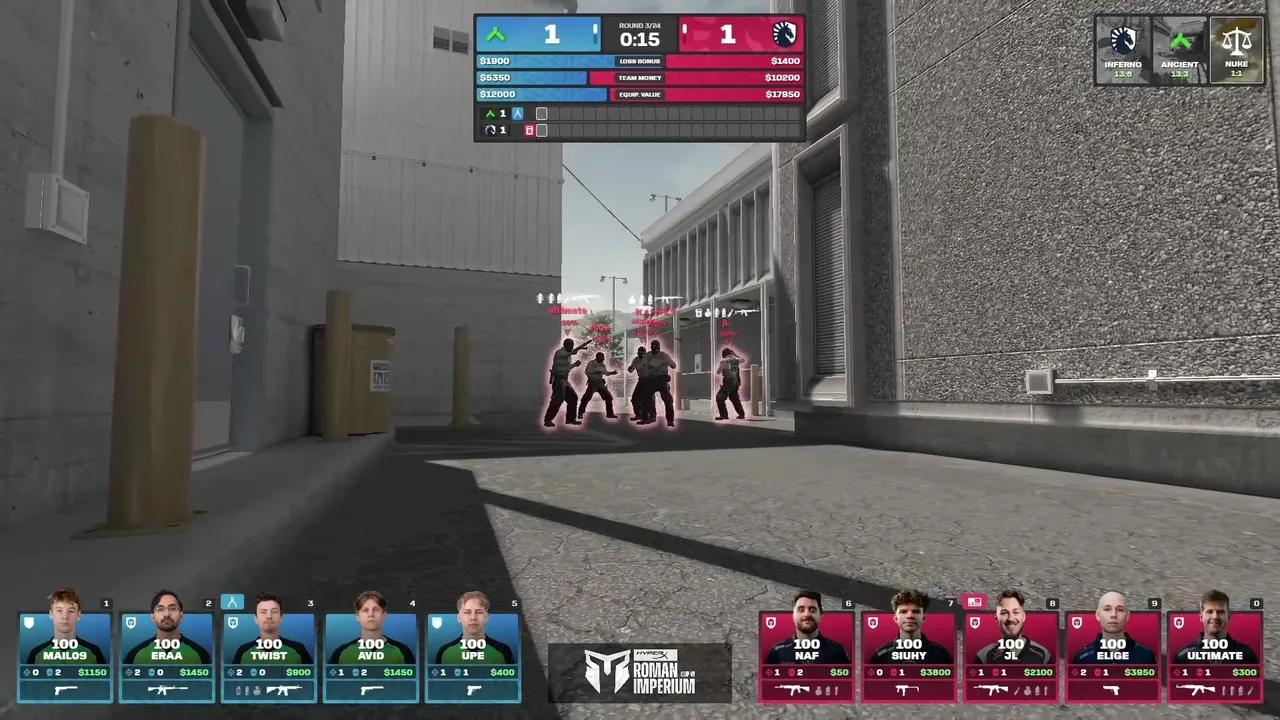Select the pistol icon on ELIGE's card

click(1110, 688)
